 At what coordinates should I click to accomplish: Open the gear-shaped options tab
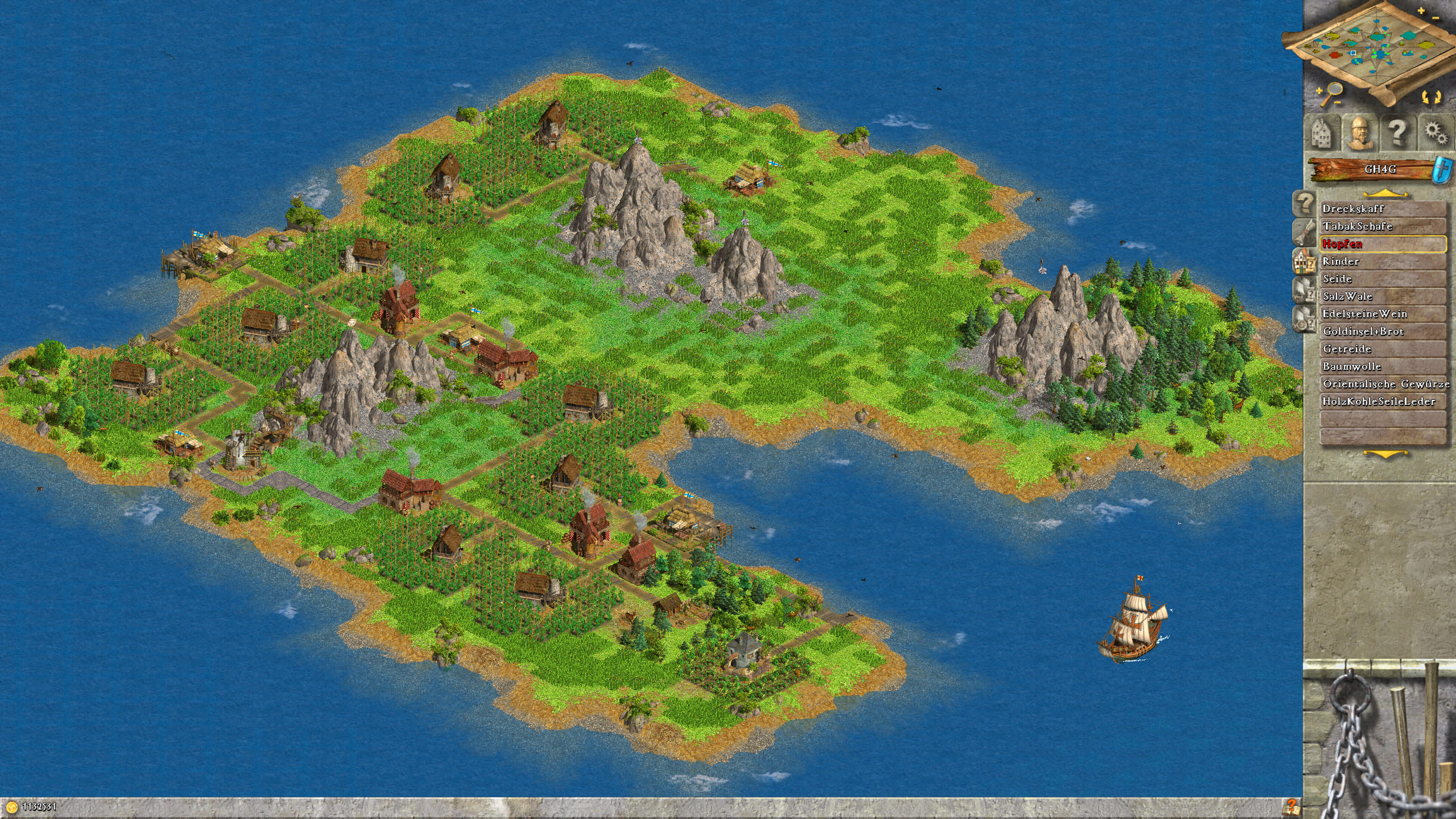click(1436, 133)
